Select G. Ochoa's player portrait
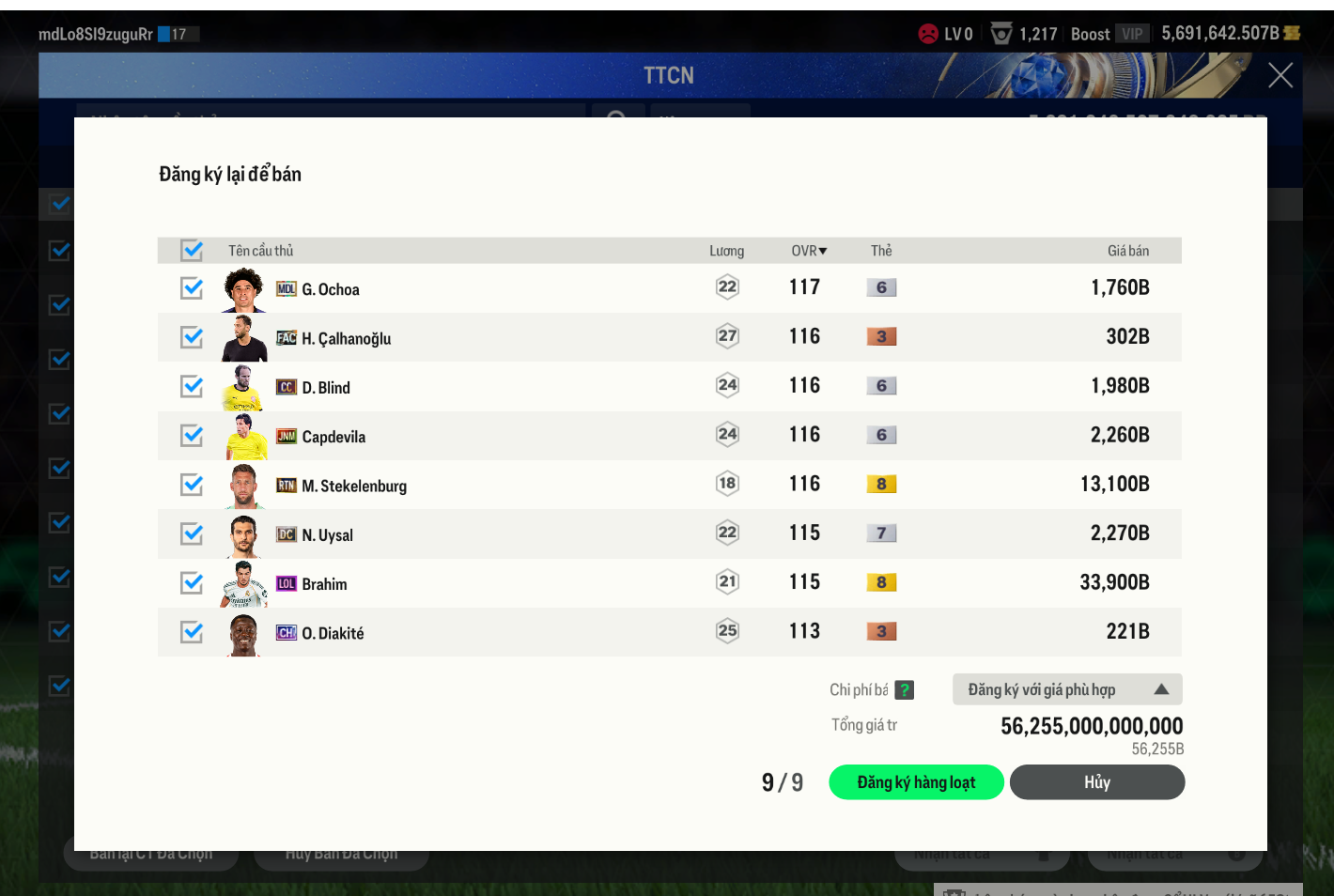Image resolution: width=1334 pixels, height=896 pixels. tap(244, 289)
